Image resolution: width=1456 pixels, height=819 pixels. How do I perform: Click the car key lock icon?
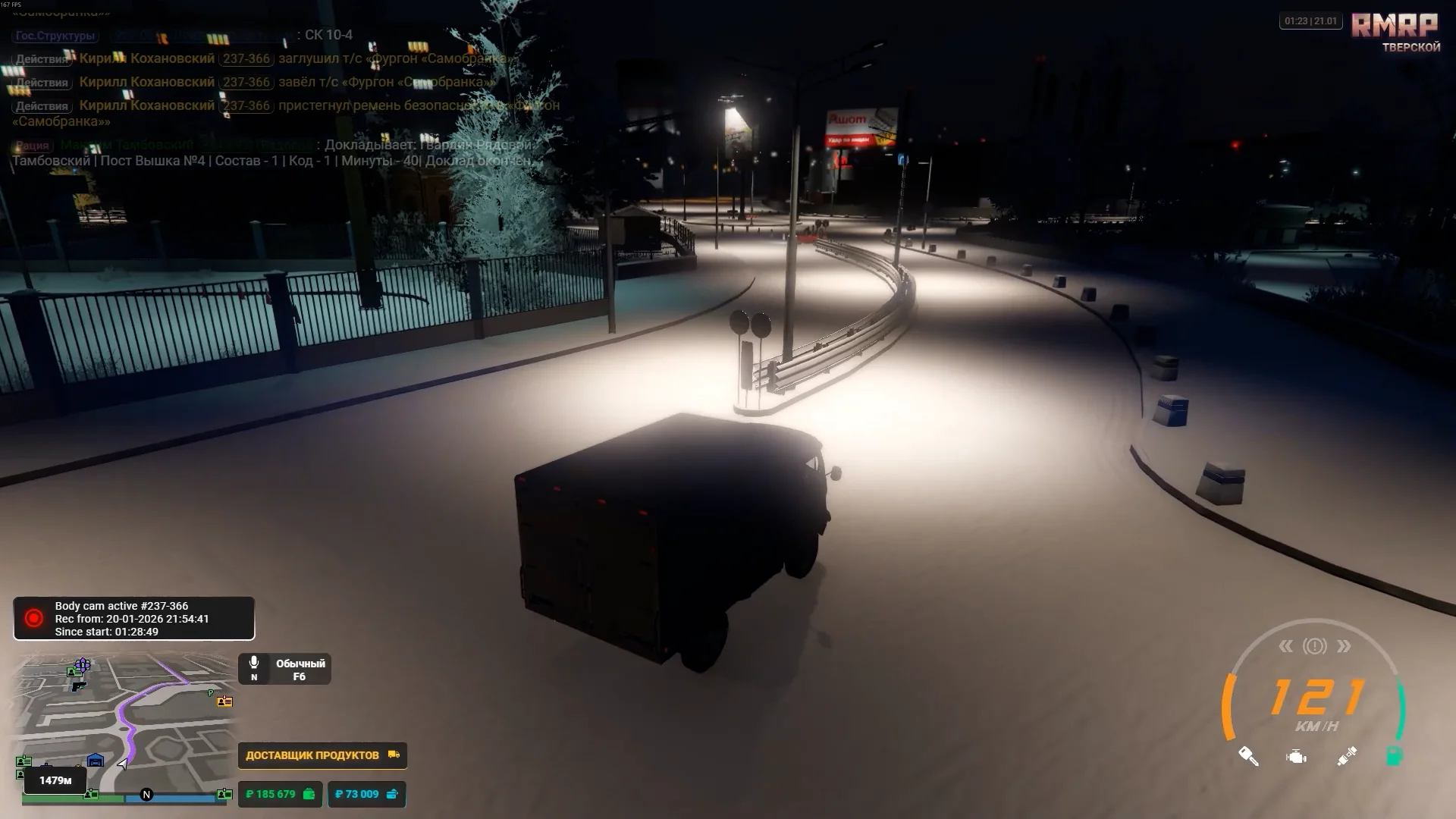point(1248,756)
